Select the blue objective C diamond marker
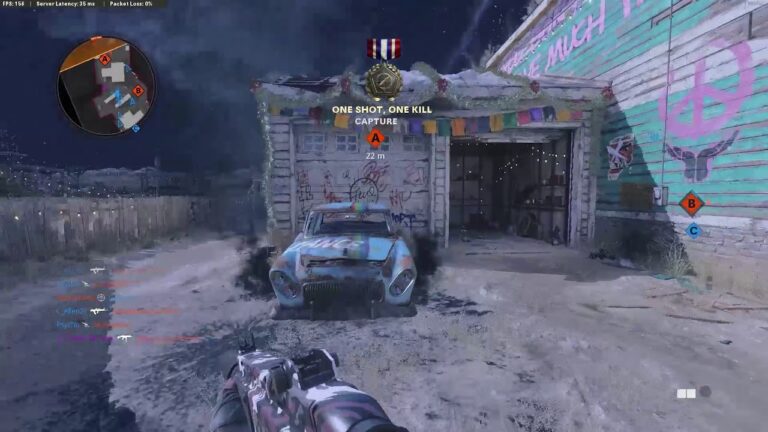 click(693, 230)
